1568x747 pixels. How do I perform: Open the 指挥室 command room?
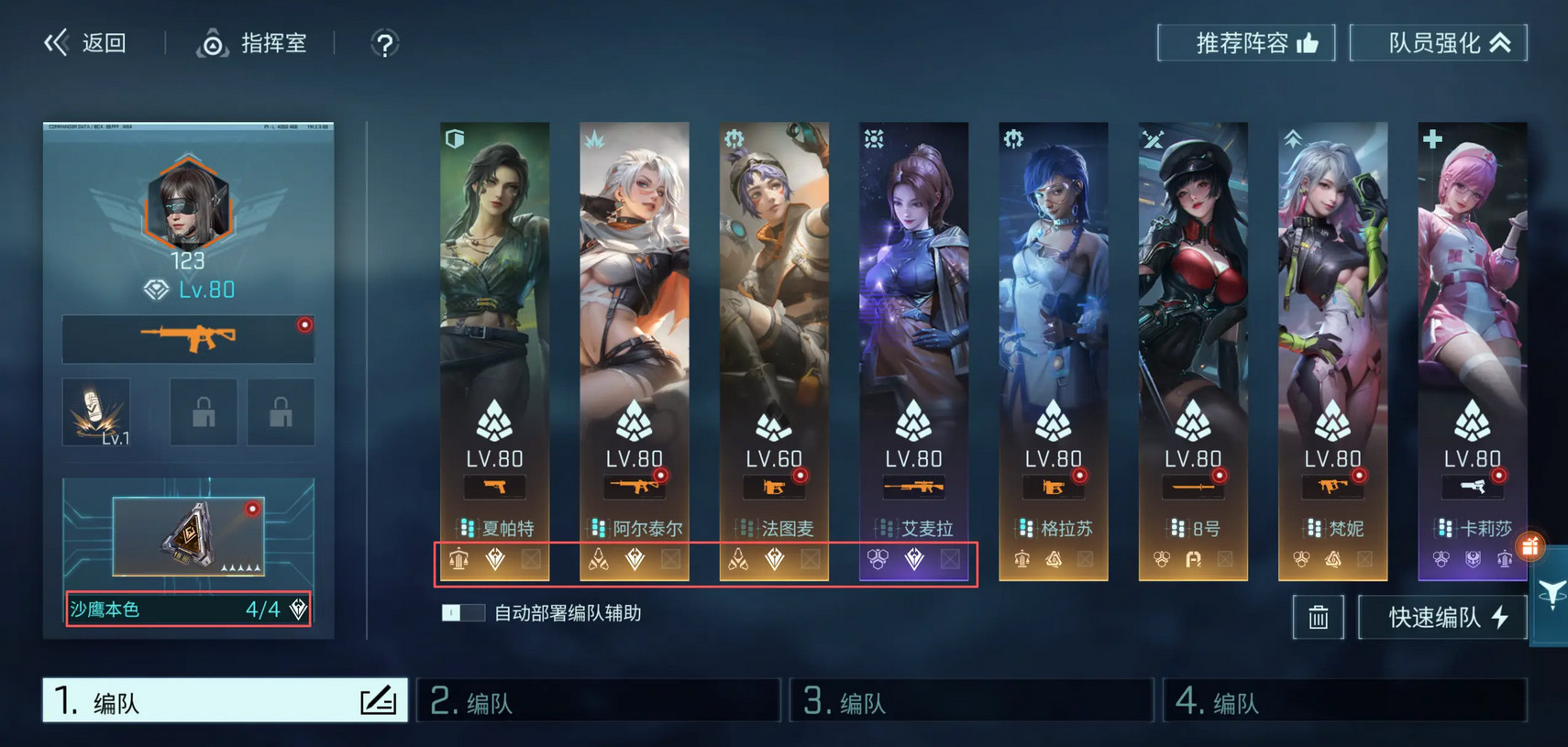coord(252,43)
